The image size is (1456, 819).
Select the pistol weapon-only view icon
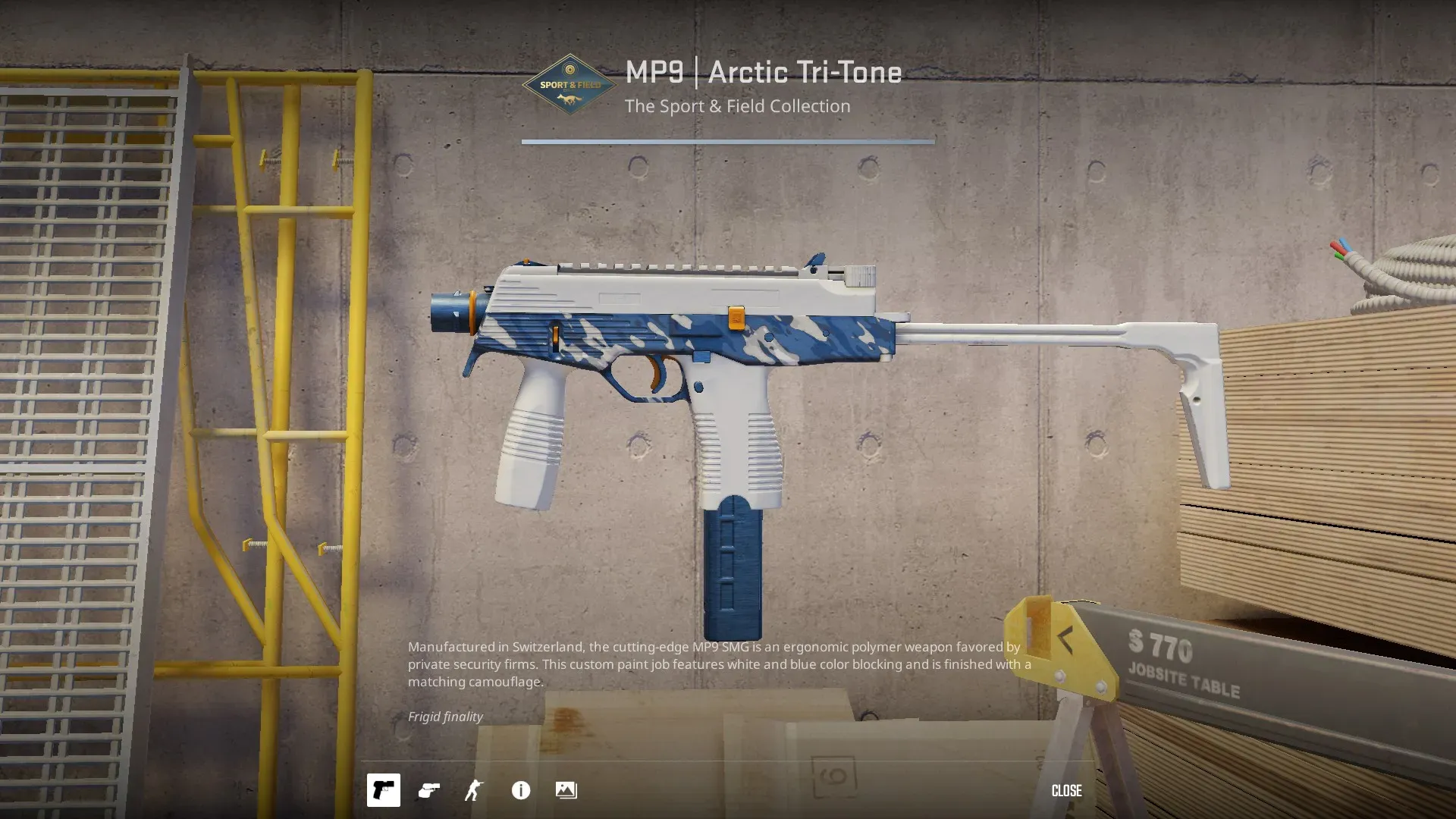point(383,790)
